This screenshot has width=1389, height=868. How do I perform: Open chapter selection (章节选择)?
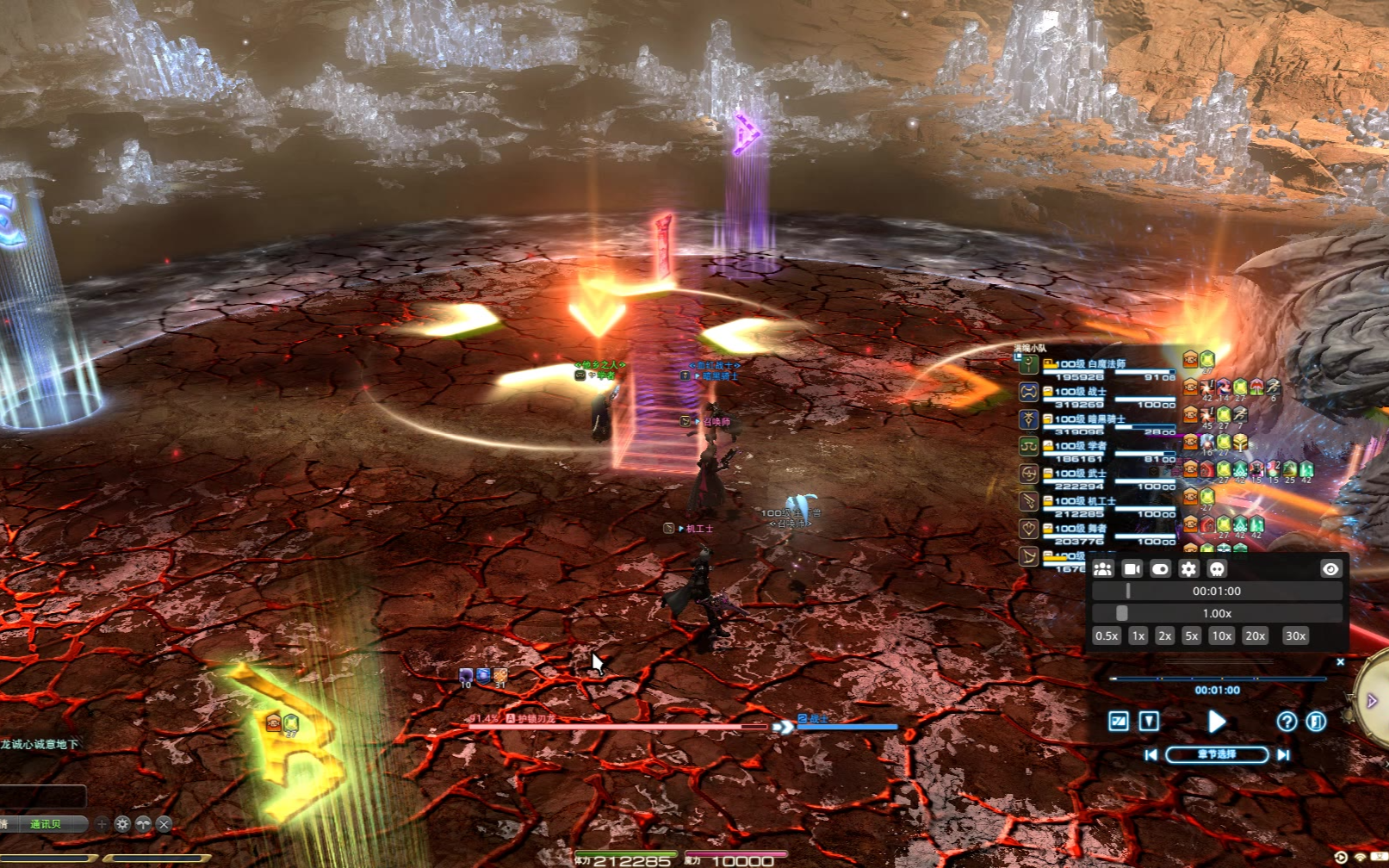1217,754
